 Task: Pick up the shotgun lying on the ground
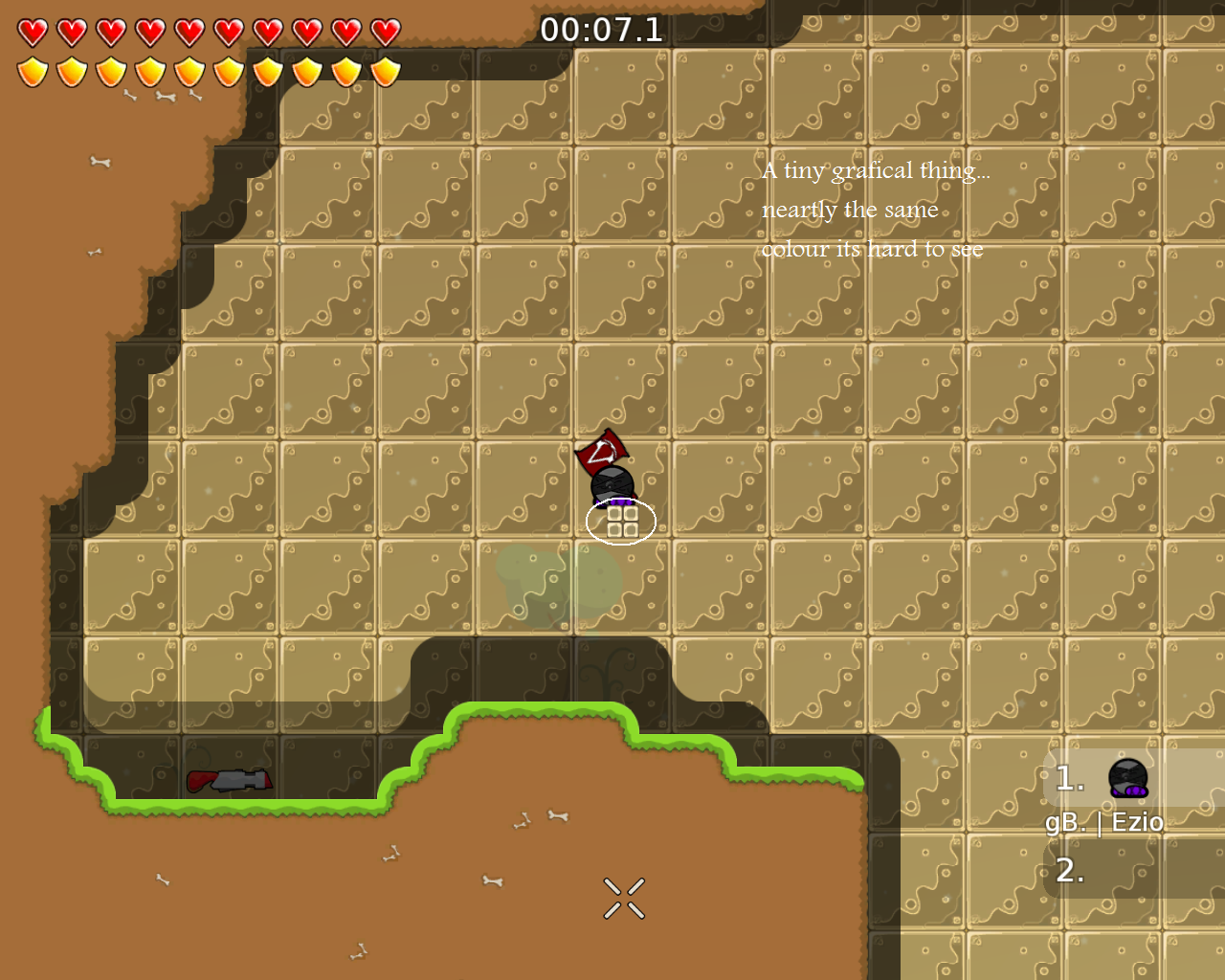230,781
